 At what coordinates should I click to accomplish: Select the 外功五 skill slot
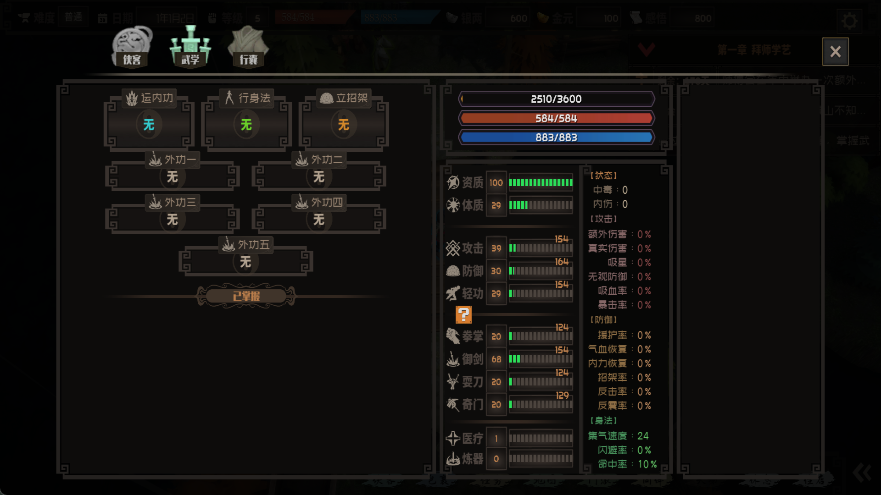pos(245,258)
